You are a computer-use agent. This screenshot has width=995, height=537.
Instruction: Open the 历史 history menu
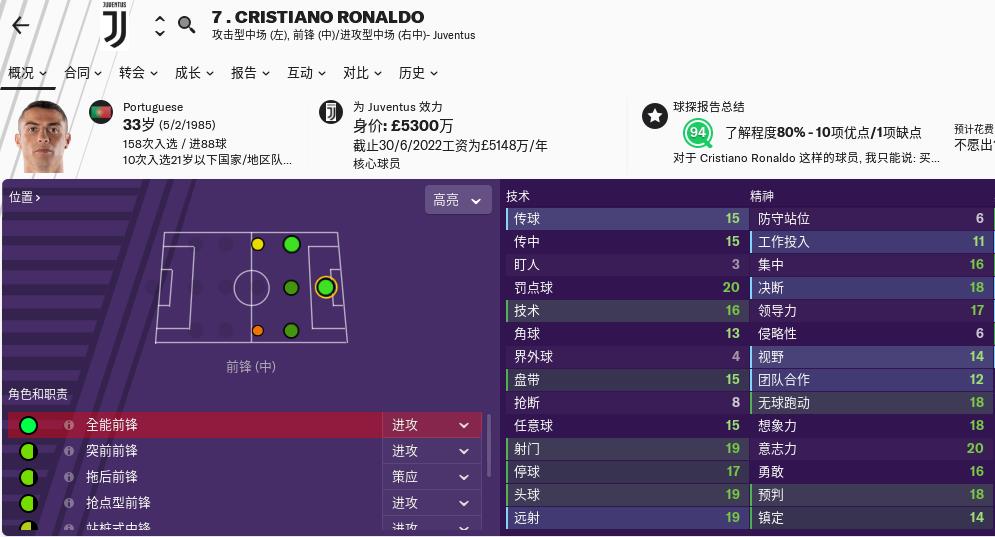click(x=419, y=73)
